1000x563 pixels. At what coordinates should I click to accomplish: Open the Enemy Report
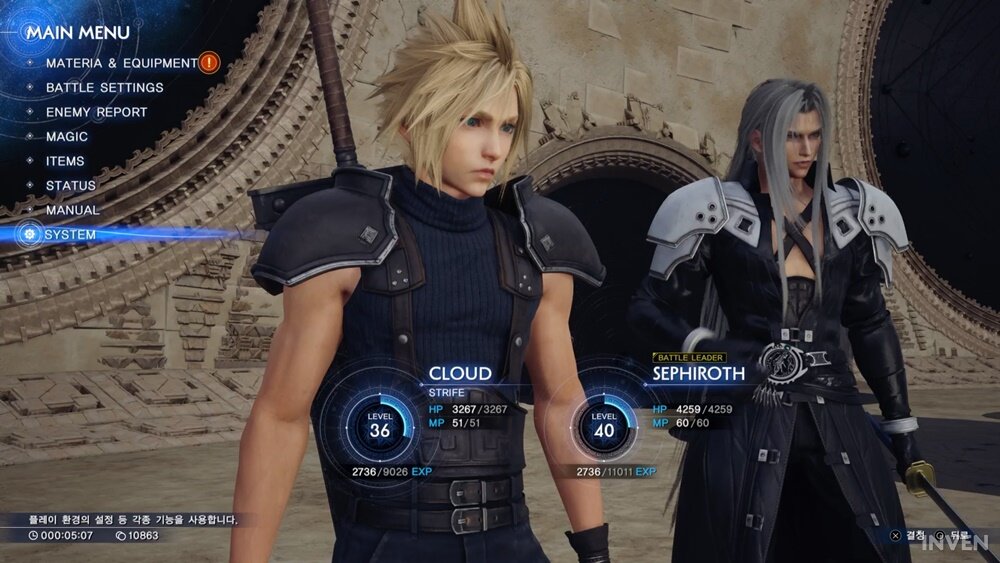click(x=96, y=112)
